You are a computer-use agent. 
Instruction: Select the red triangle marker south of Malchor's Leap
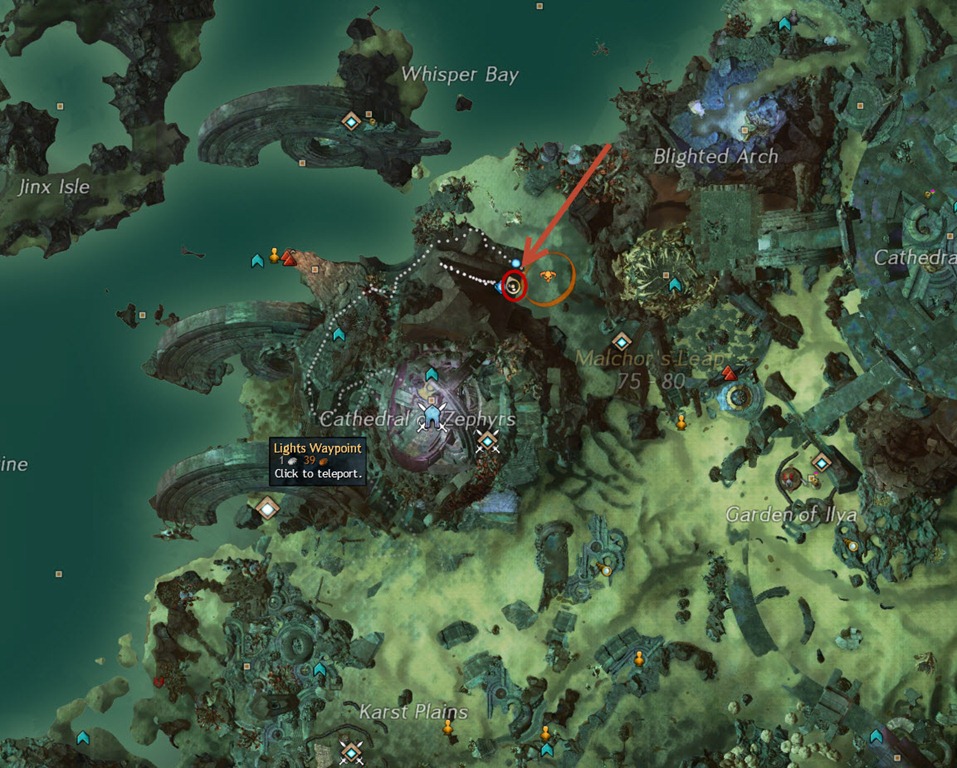[729, 374]
